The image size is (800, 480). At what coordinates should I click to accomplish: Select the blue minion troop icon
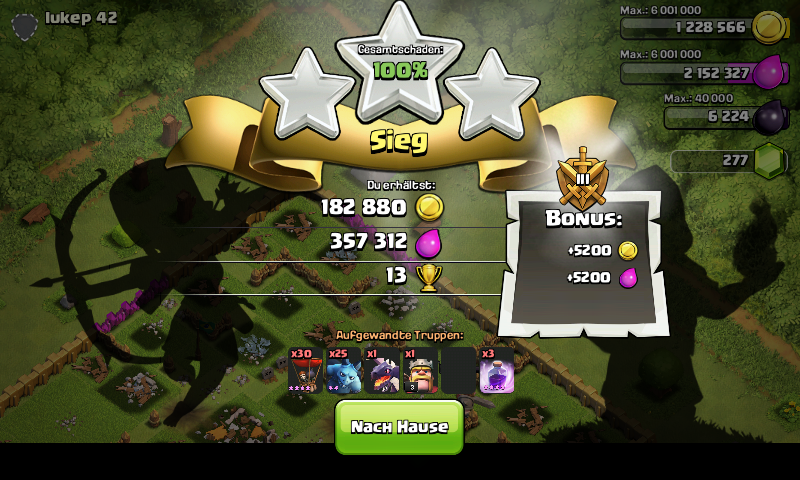pos(343,371)
